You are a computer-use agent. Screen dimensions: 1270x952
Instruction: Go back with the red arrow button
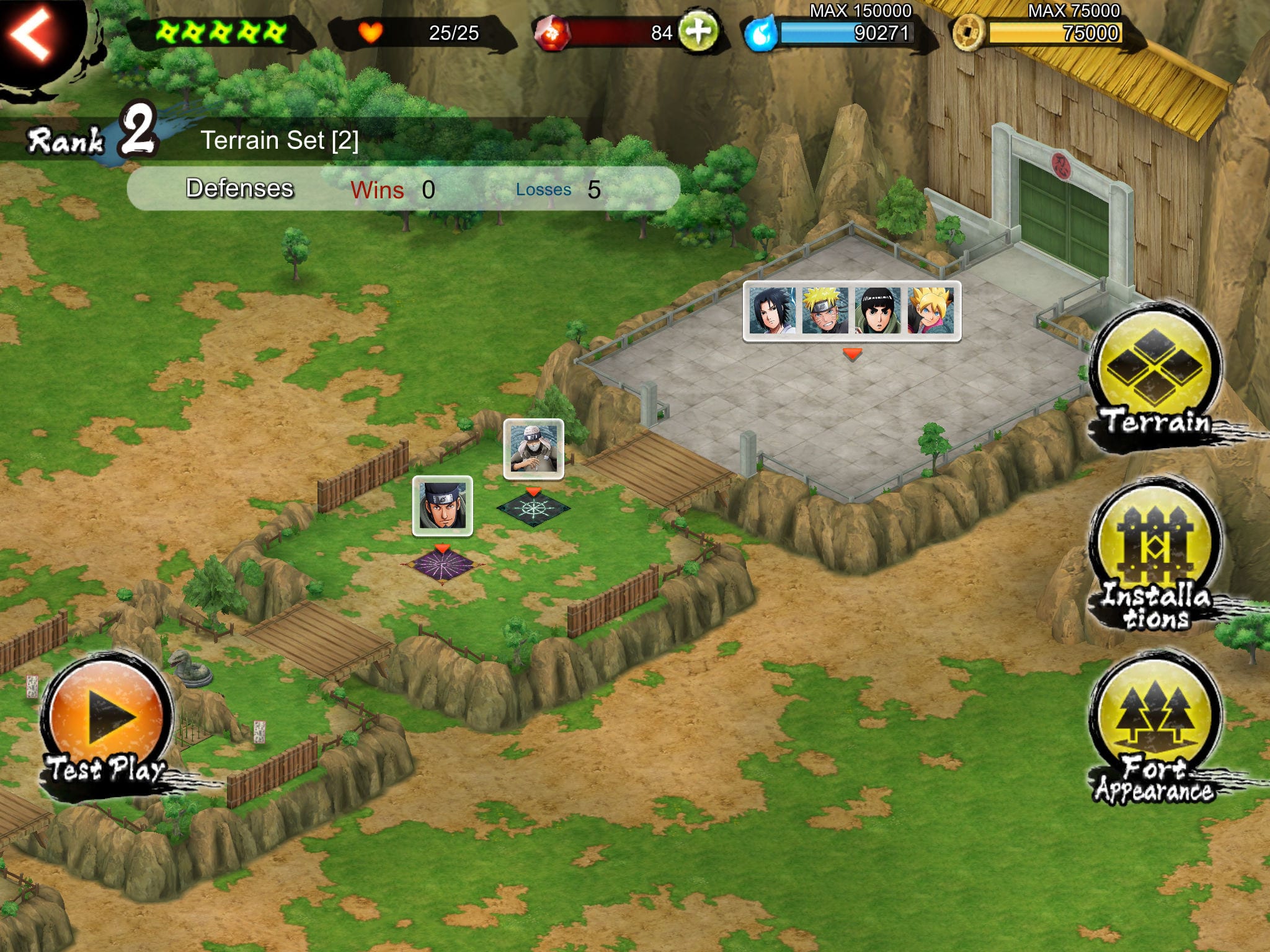[30, 34]
